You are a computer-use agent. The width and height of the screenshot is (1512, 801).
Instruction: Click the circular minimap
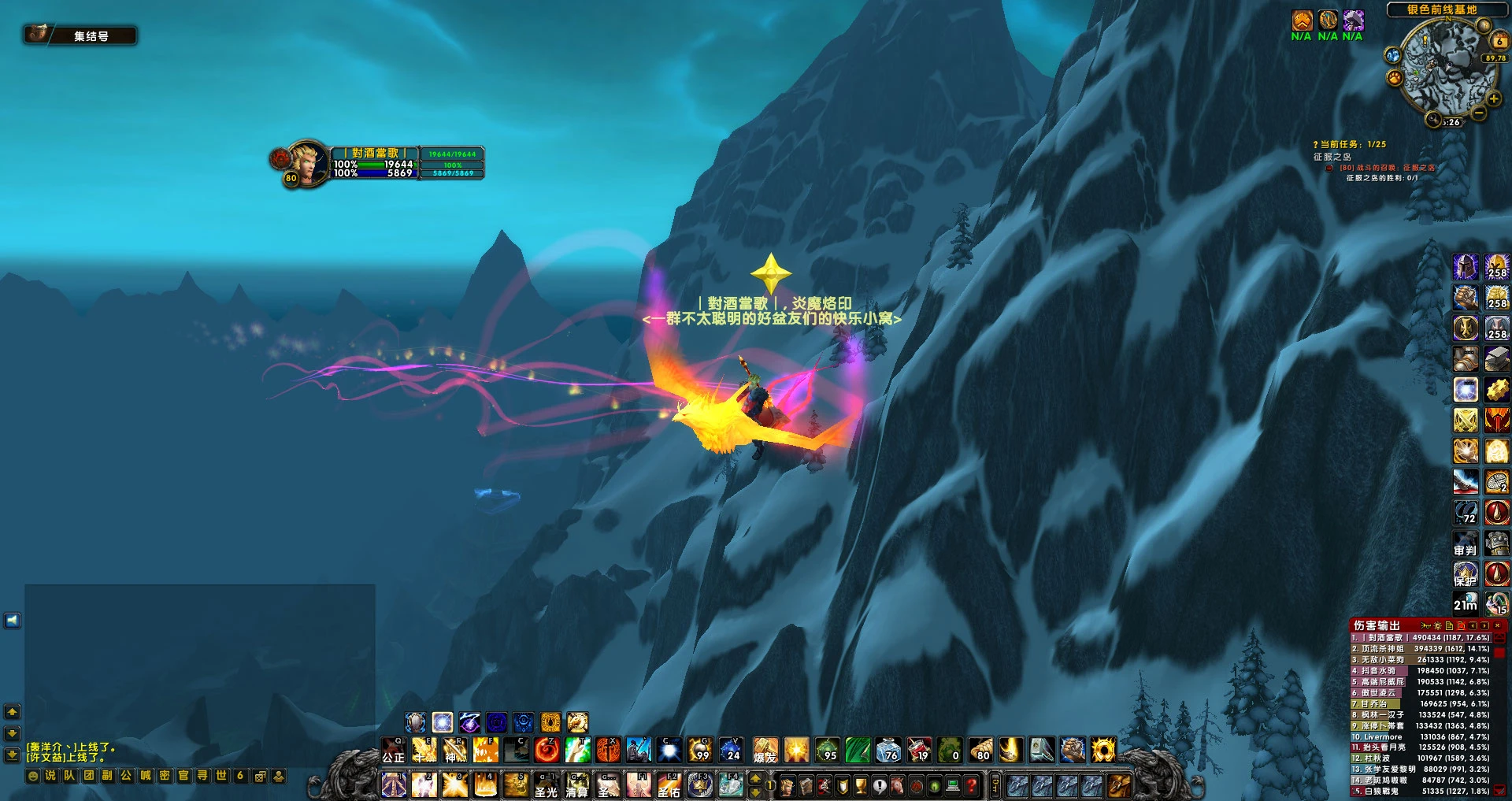(1447, 67)
